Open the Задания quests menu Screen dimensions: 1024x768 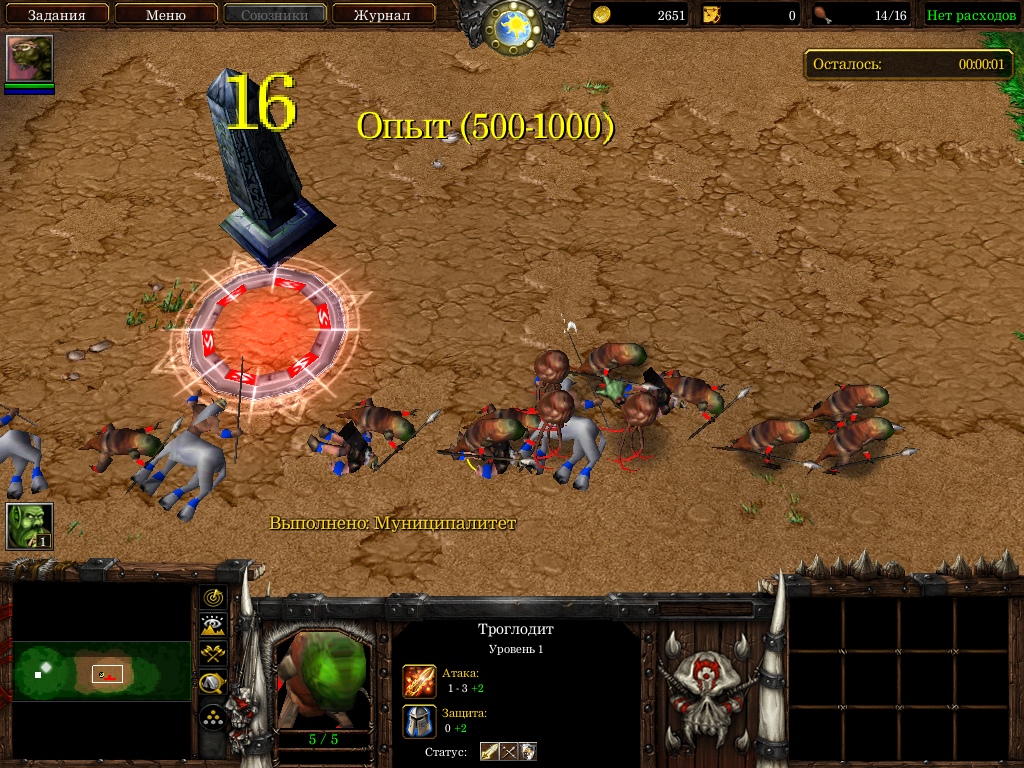pyautogui.click(x=56, y=15)
